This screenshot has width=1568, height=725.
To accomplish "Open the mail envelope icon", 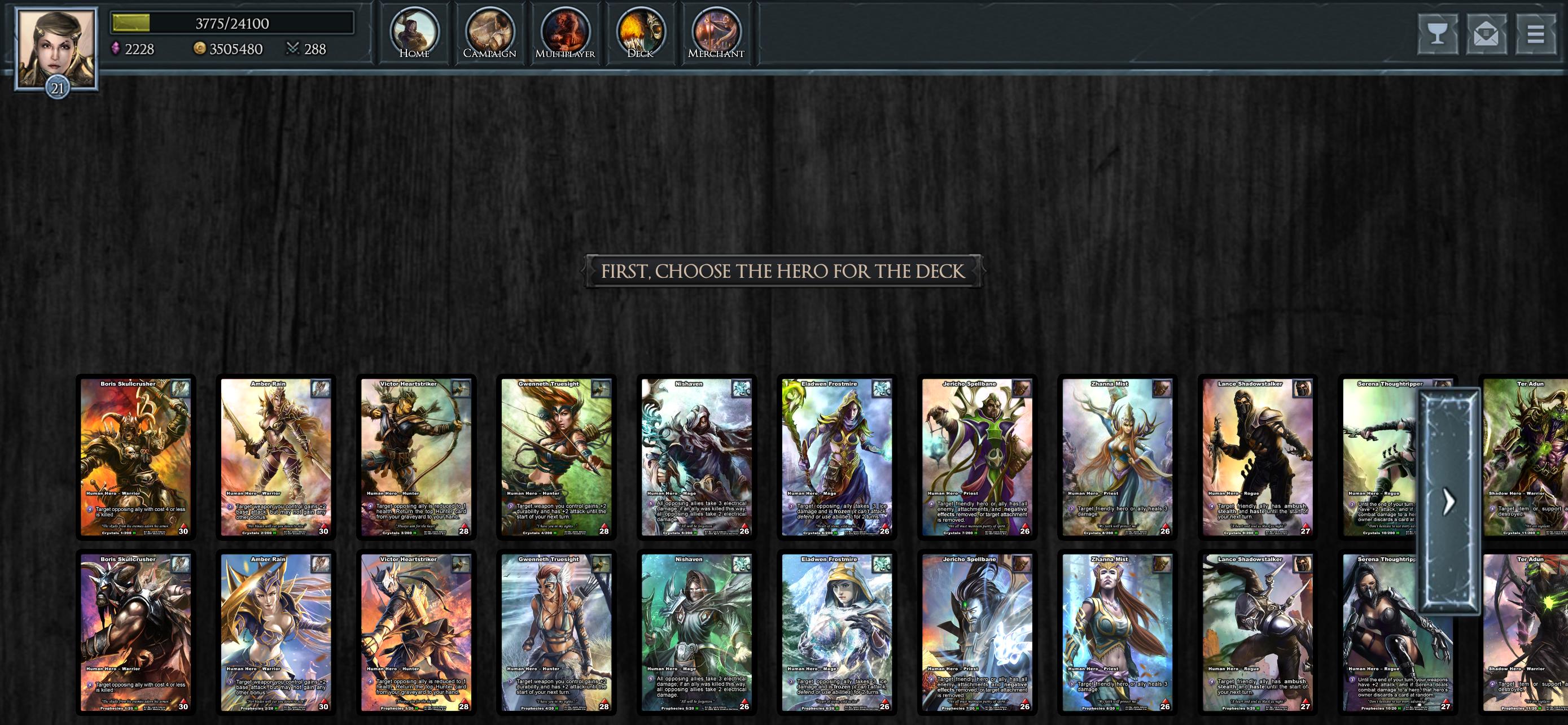I will [1486, 33].
